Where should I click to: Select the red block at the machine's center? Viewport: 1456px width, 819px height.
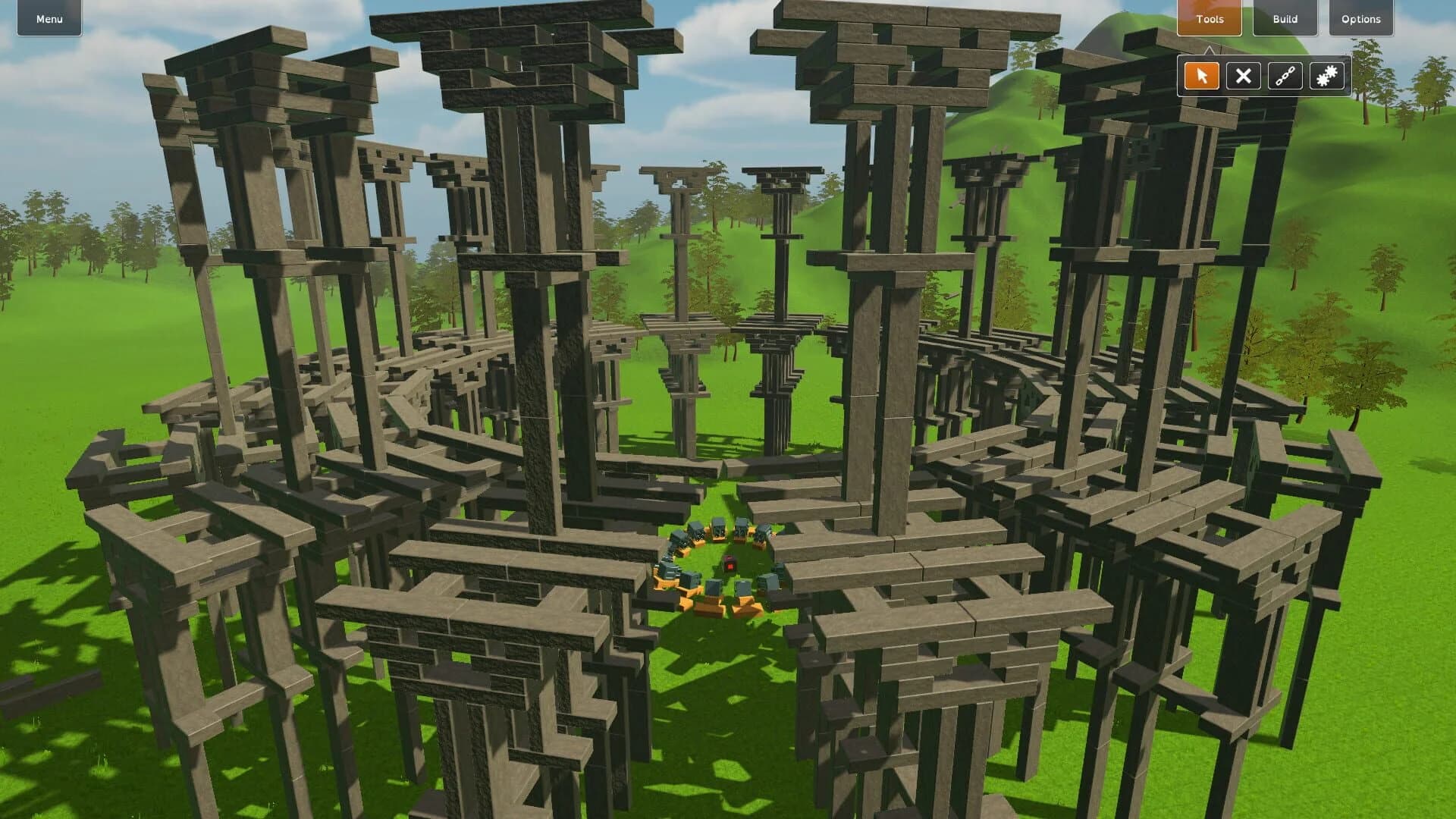coord(730,563)
